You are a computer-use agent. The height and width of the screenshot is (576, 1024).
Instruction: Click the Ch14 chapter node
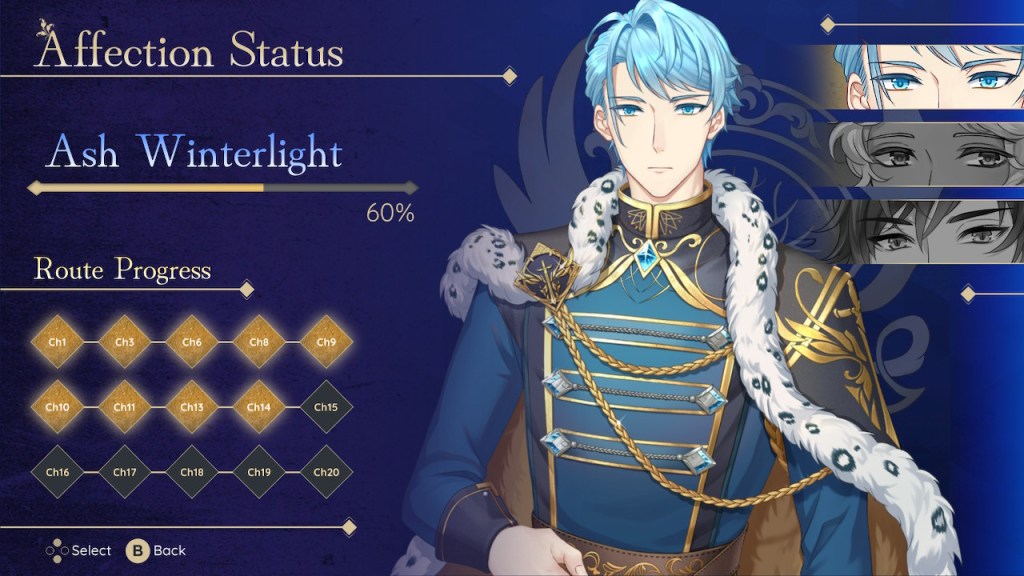click(x=259, y=407)
